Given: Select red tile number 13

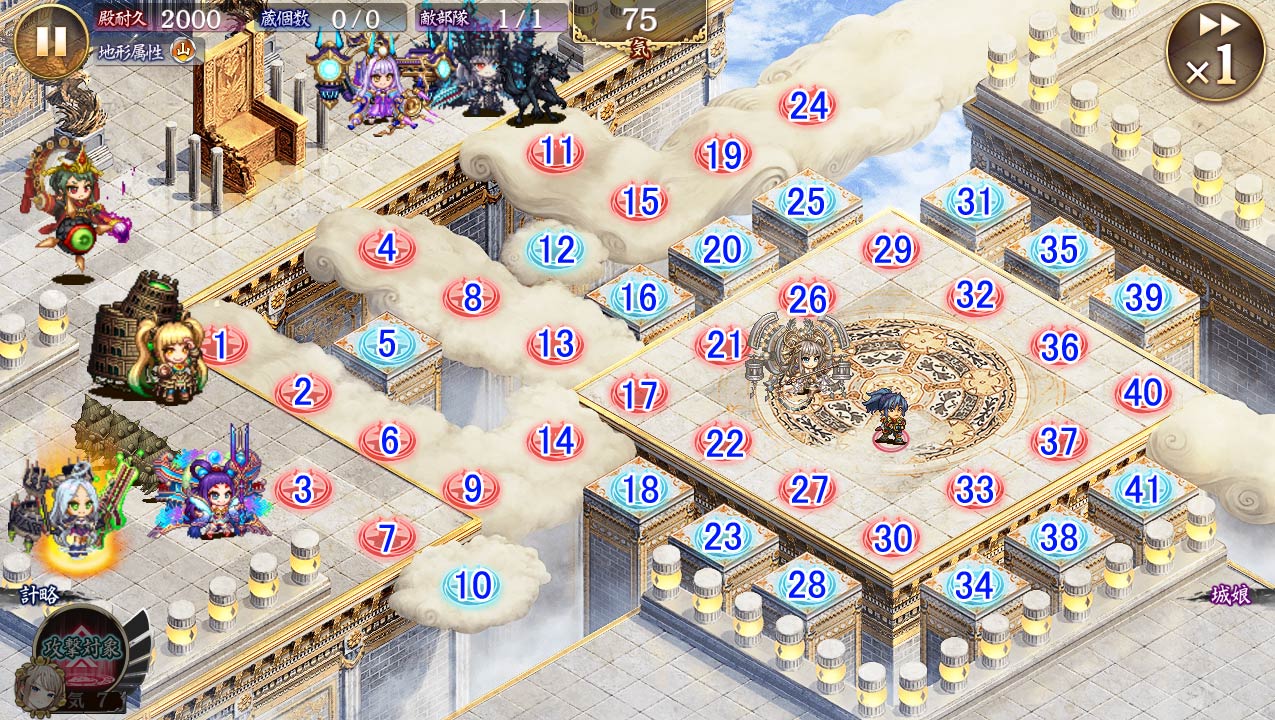Looking at the screenshot, I should [555, 345].
